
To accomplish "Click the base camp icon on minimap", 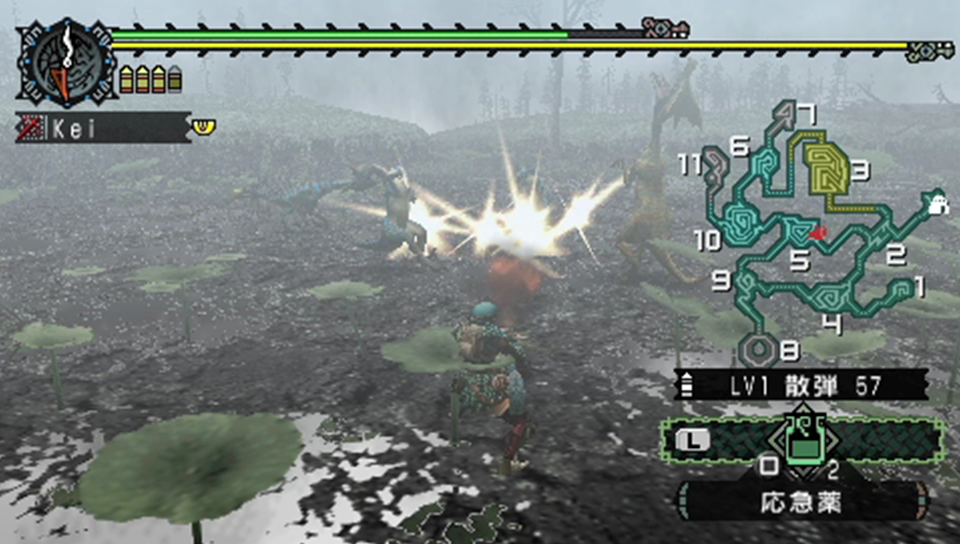I will [936, 202].
